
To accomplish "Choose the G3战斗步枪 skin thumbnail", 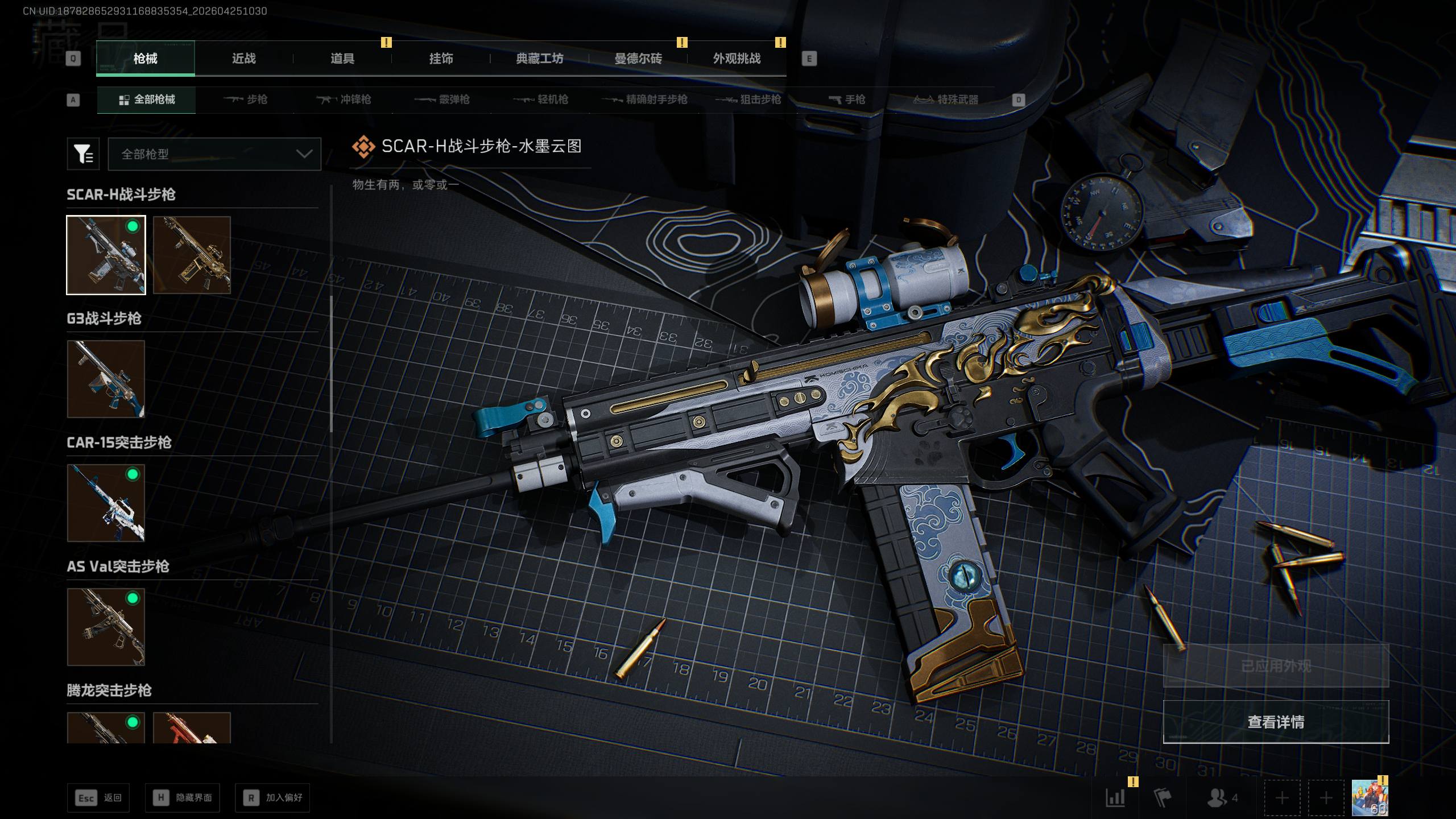I will (106, 379).
